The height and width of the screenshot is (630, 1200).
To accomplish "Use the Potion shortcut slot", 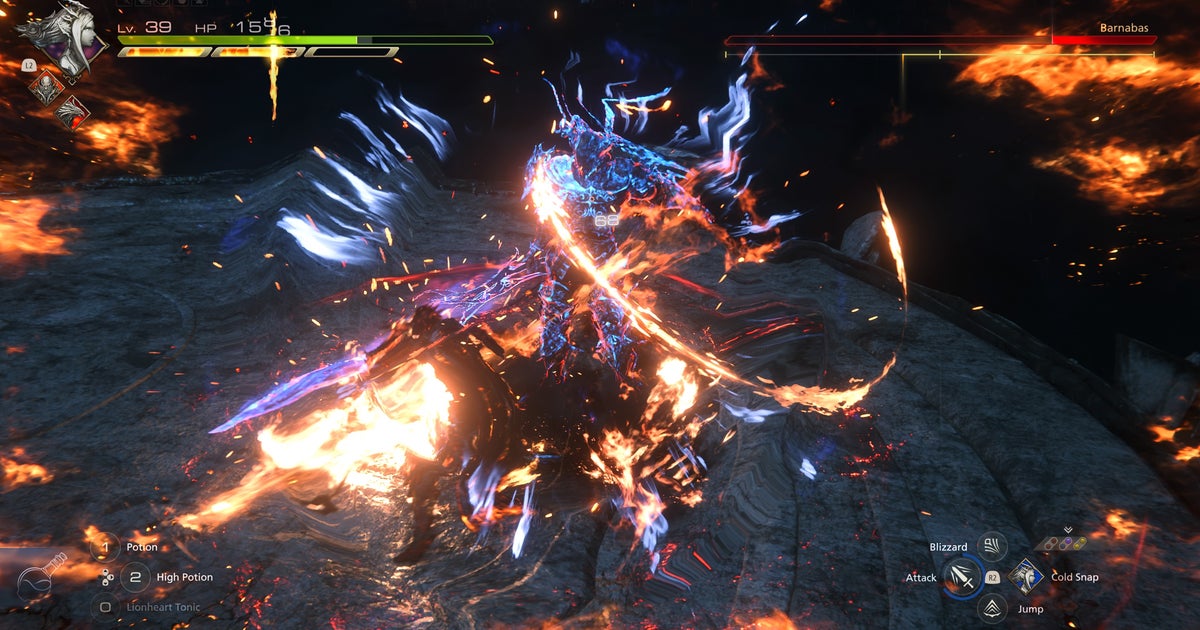I will coord(105,548).
